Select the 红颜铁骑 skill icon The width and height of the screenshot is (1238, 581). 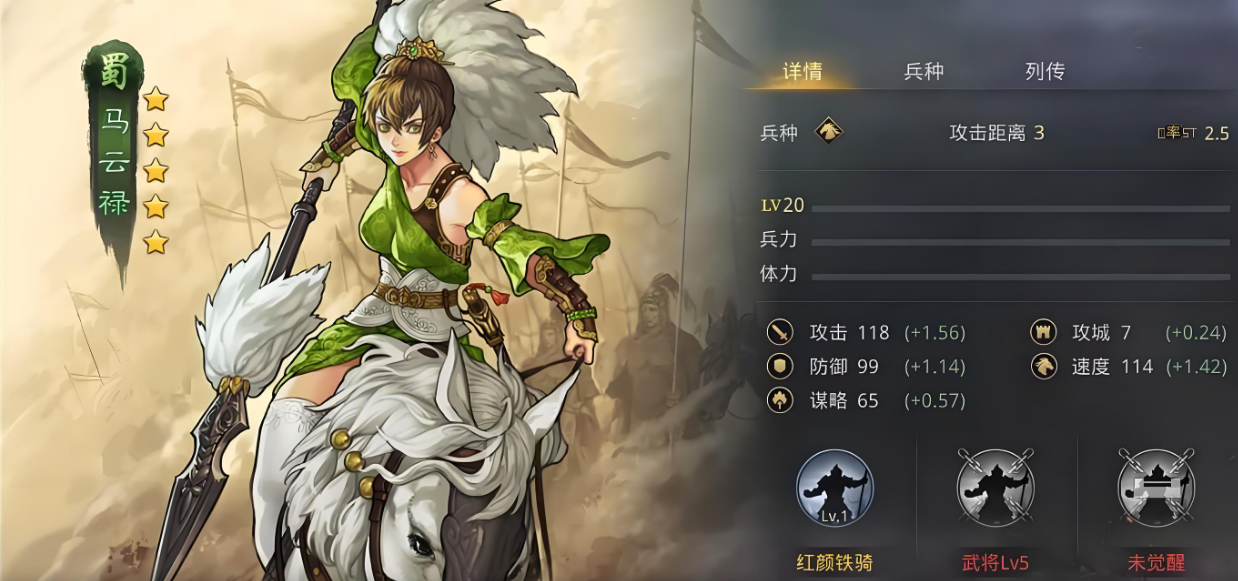[x=835, y=489]
